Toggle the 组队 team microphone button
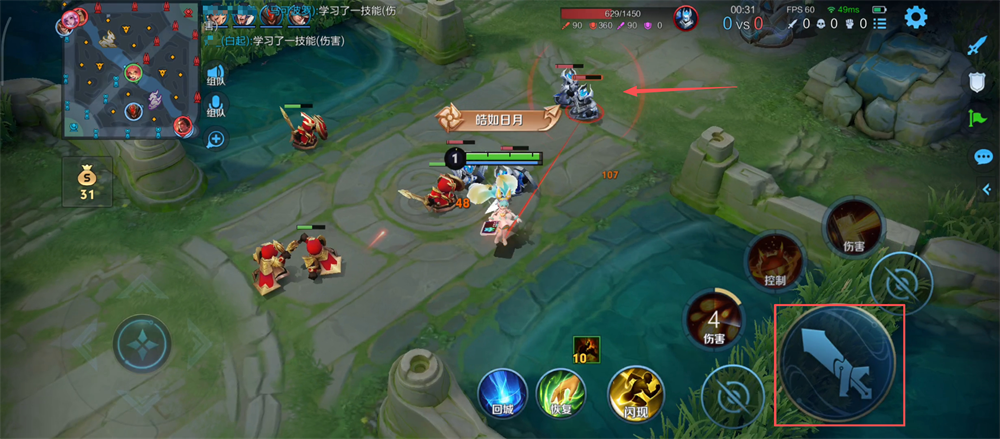Screen dimensions: 1000x439 pyautogui.click(x=215, y=106)
